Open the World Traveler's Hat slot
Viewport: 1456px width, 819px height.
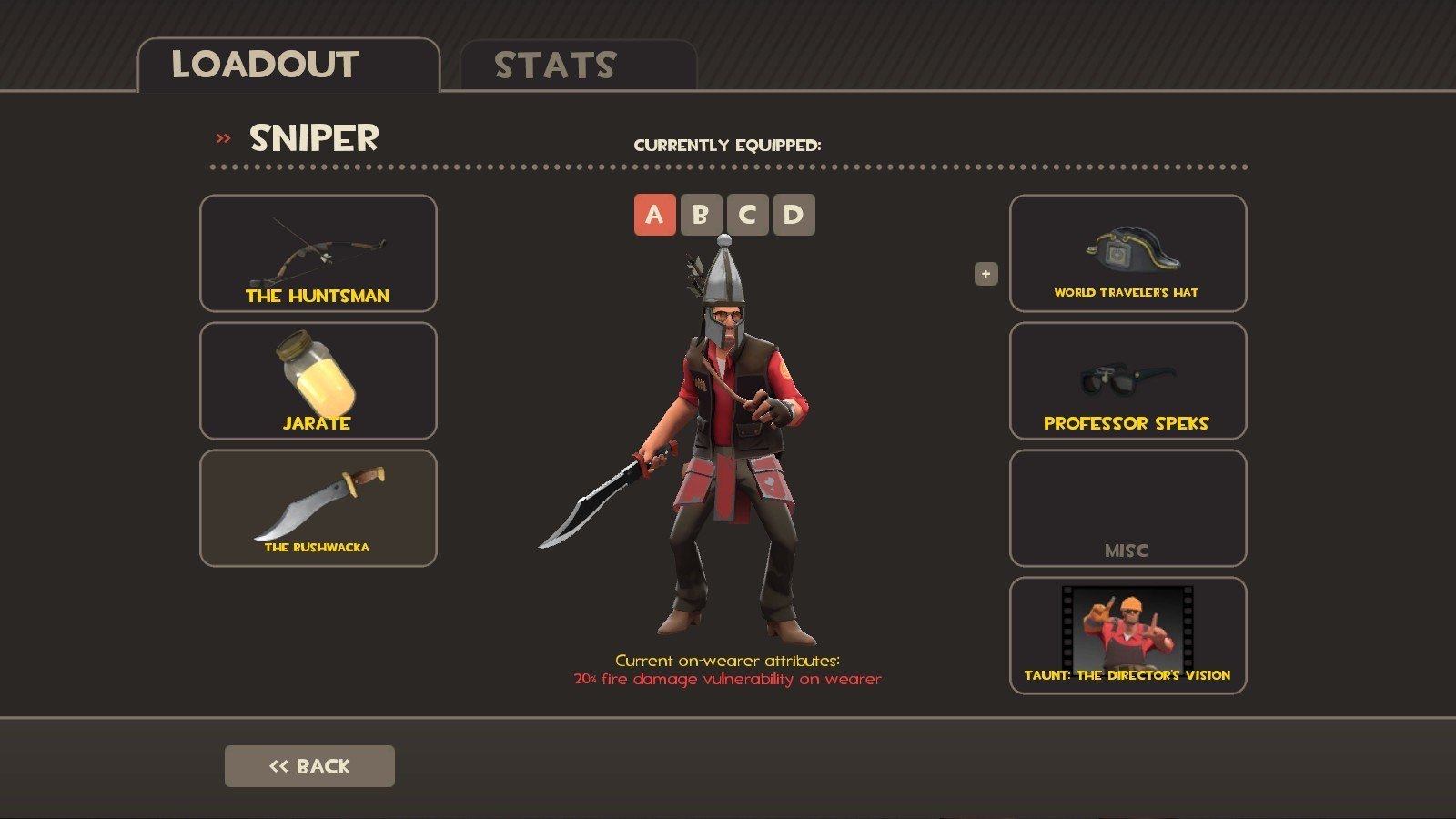tap(1127, 253)
